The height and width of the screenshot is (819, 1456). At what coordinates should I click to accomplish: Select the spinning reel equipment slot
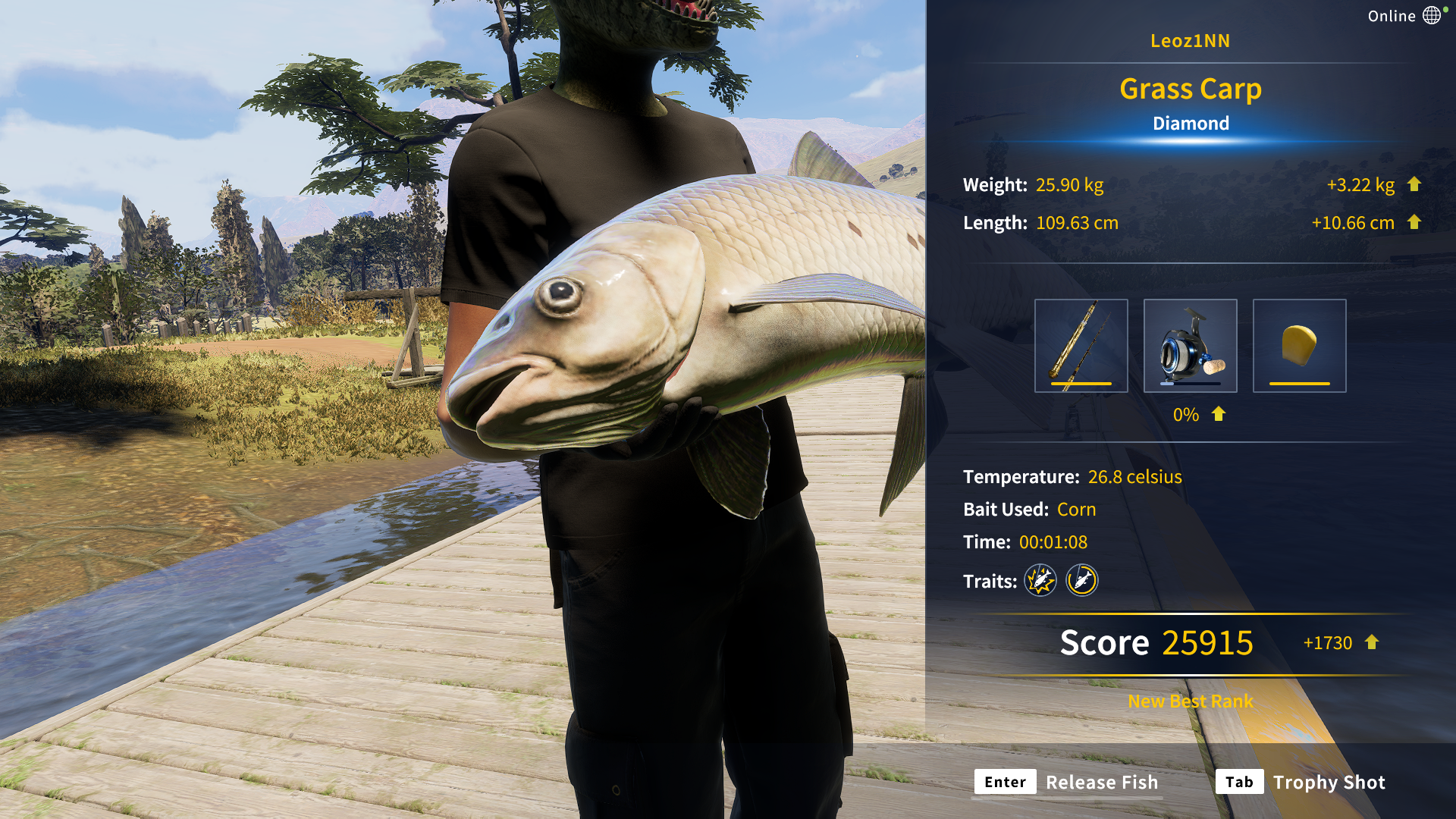[1190, 346]
